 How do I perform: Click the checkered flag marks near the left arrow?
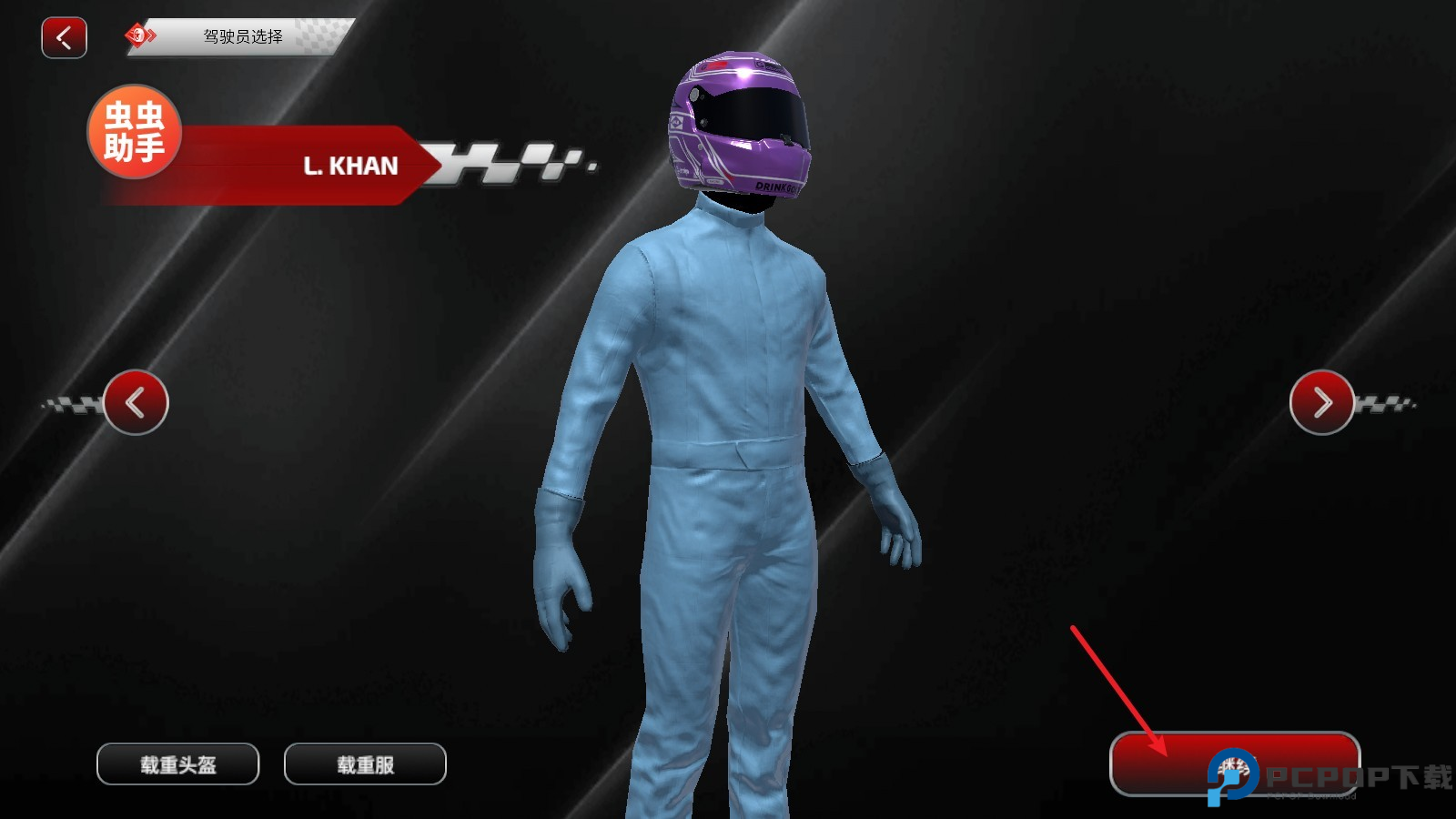click(73, 403)
